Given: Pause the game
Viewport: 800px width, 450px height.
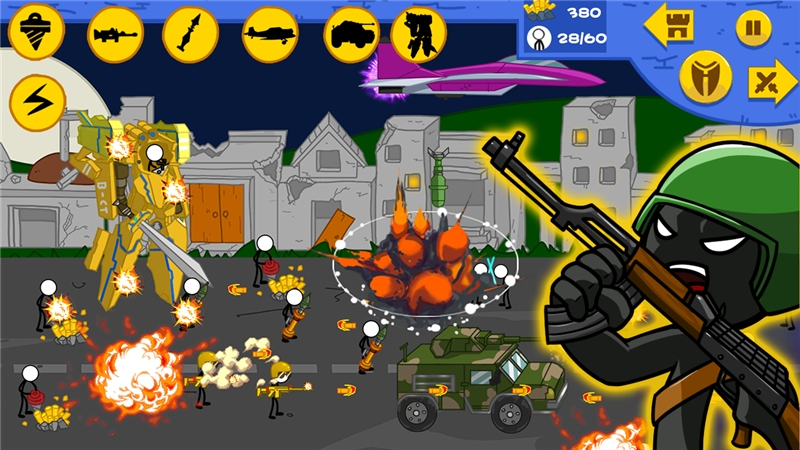Looking at the screenshot, I should (x=753, y=27).
